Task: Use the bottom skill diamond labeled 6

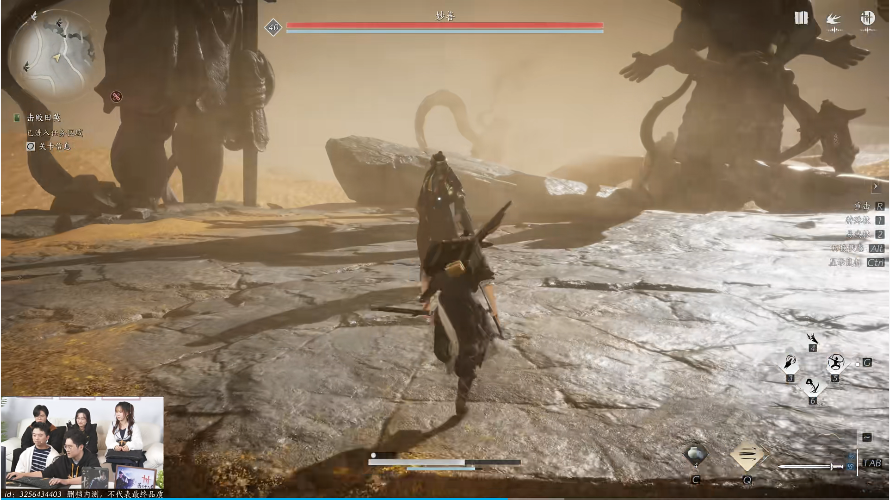Action: coord(813,385)
